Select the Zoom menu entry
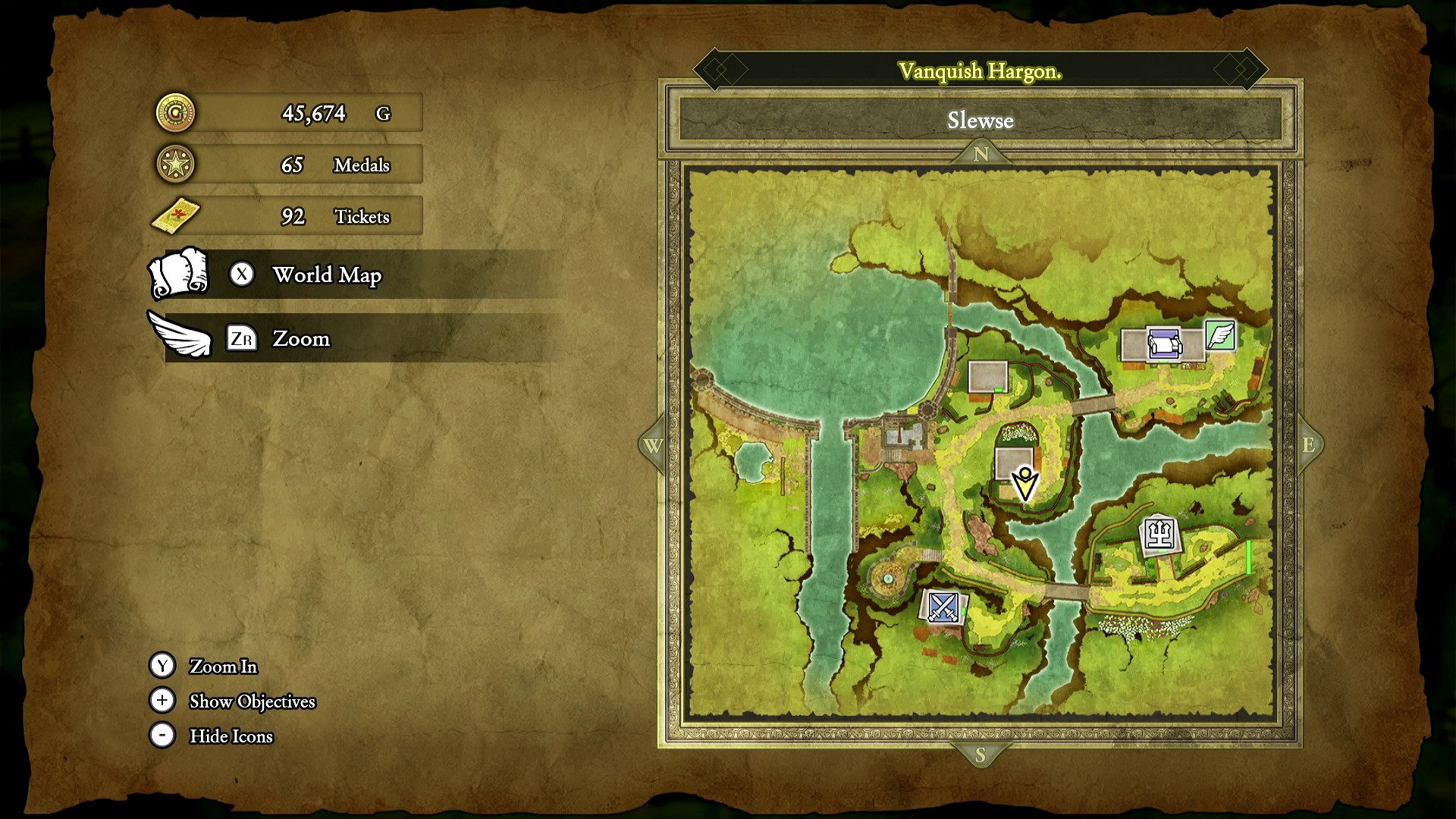Screen dimensions: 1456x819 (300, 338)
